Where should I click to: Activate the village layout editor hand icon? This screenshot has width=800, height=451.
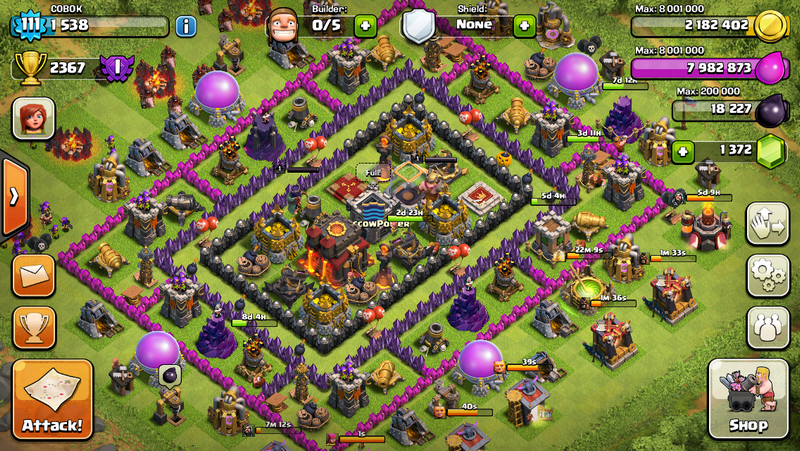[766, 223]
